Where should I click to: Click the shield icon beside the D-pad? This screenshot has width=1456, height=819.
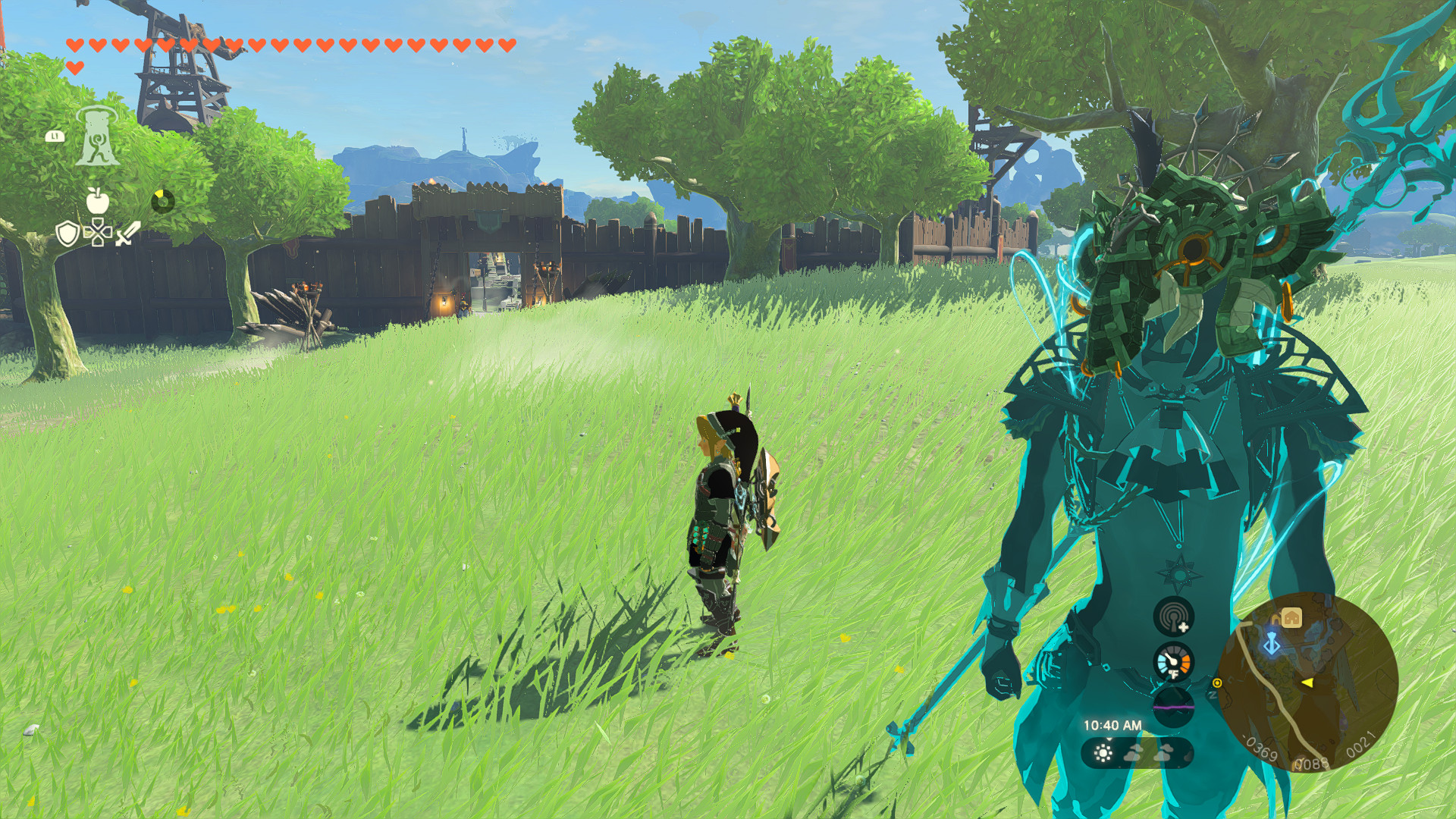68,234
